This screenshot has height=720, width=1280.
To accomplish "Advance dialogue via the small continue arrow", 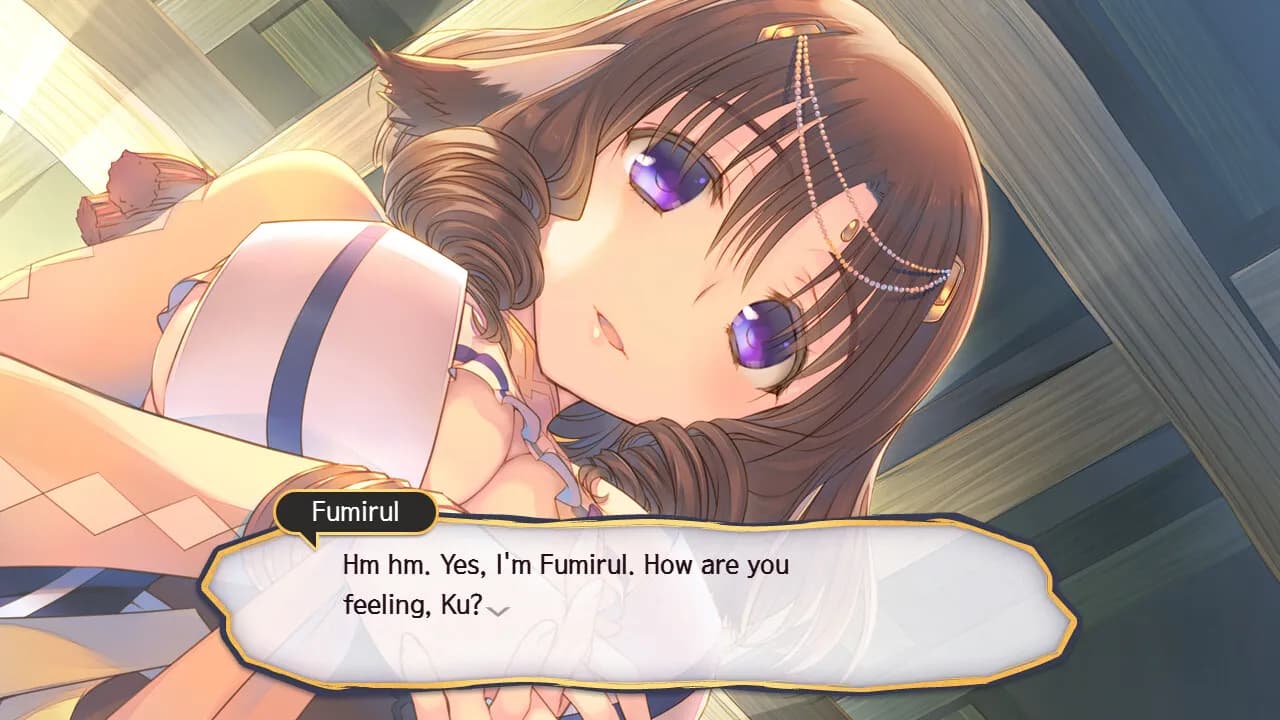I will pos(497,609).
